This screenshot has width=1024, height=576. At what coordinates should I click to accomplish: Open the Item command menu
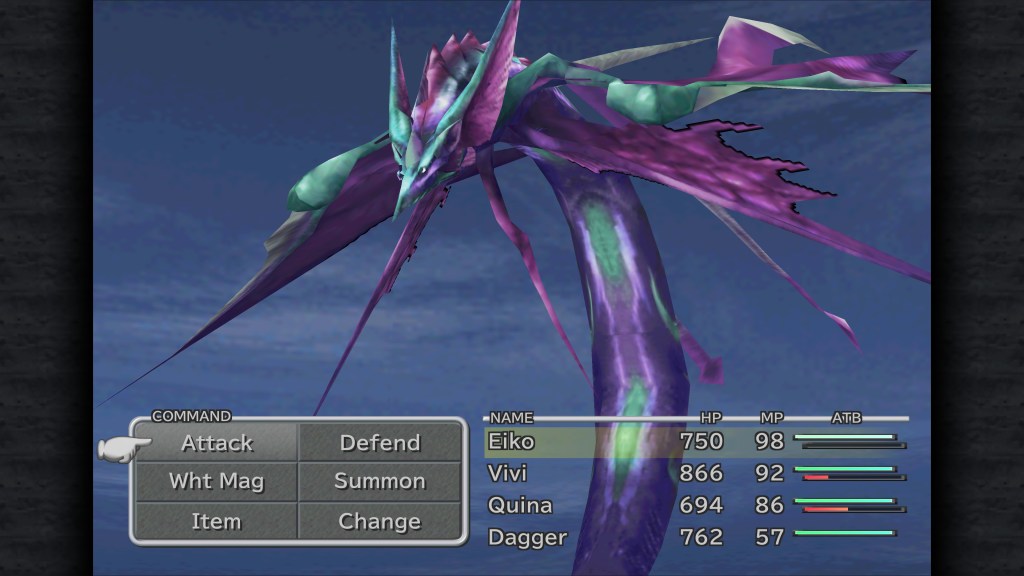[x=217, y=521]
